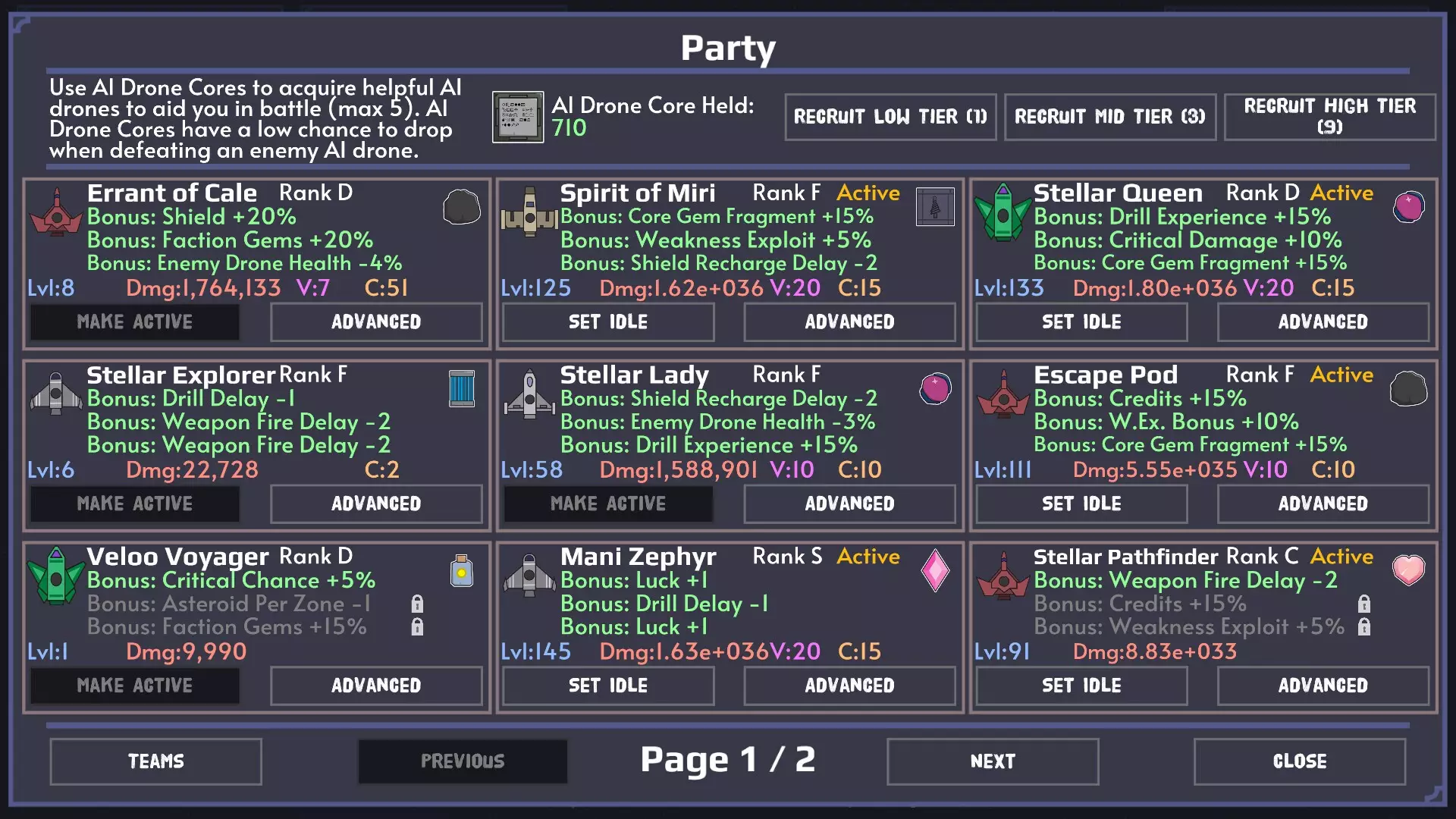Set Spirit of Miri to idle
Screen dimensions: 1456x819
(607, 322)
